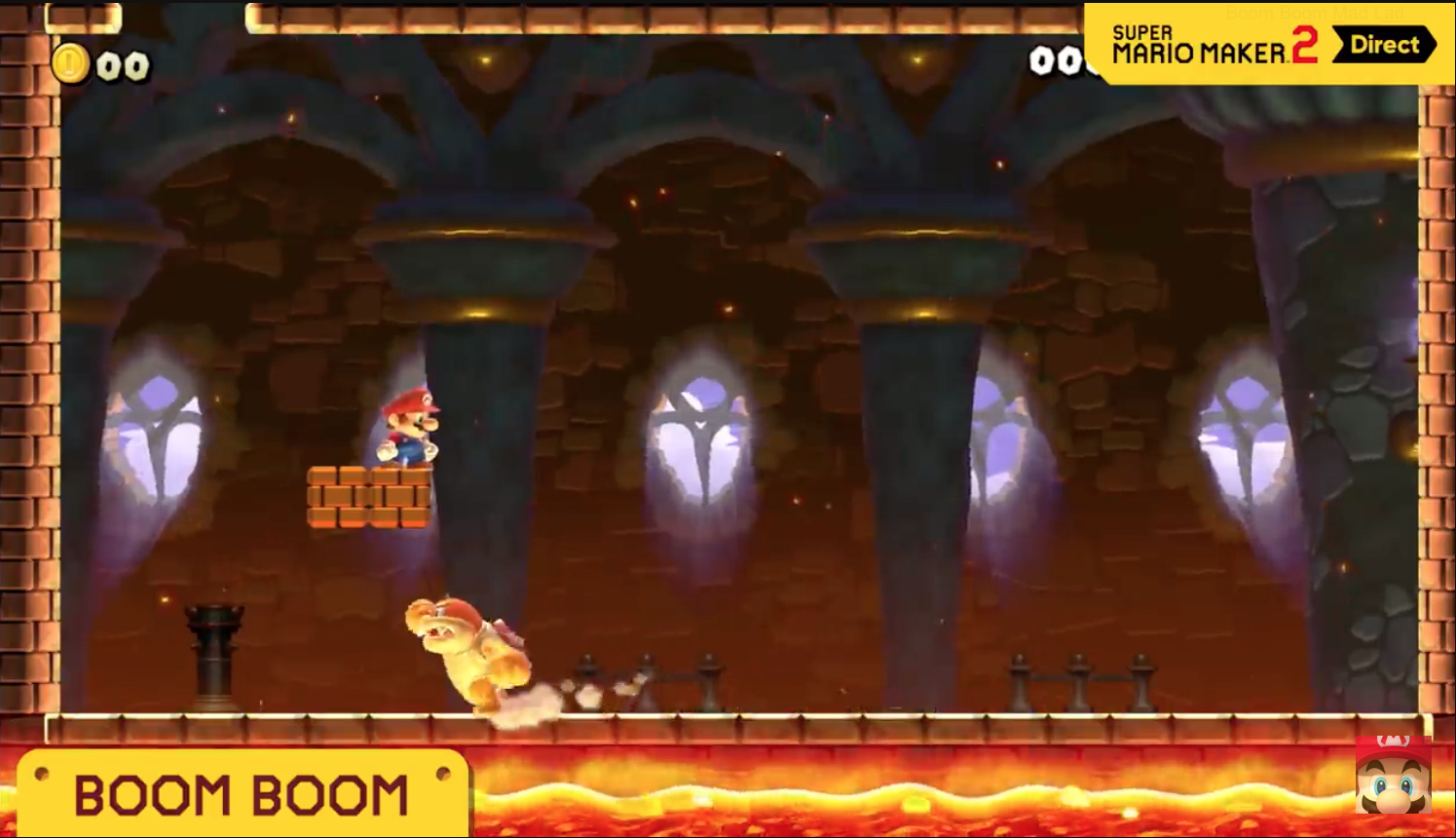This screenshot has height=838, width=1456.
Task: Click the small black pedestal pillar
Action: click(x=214, y=653)
